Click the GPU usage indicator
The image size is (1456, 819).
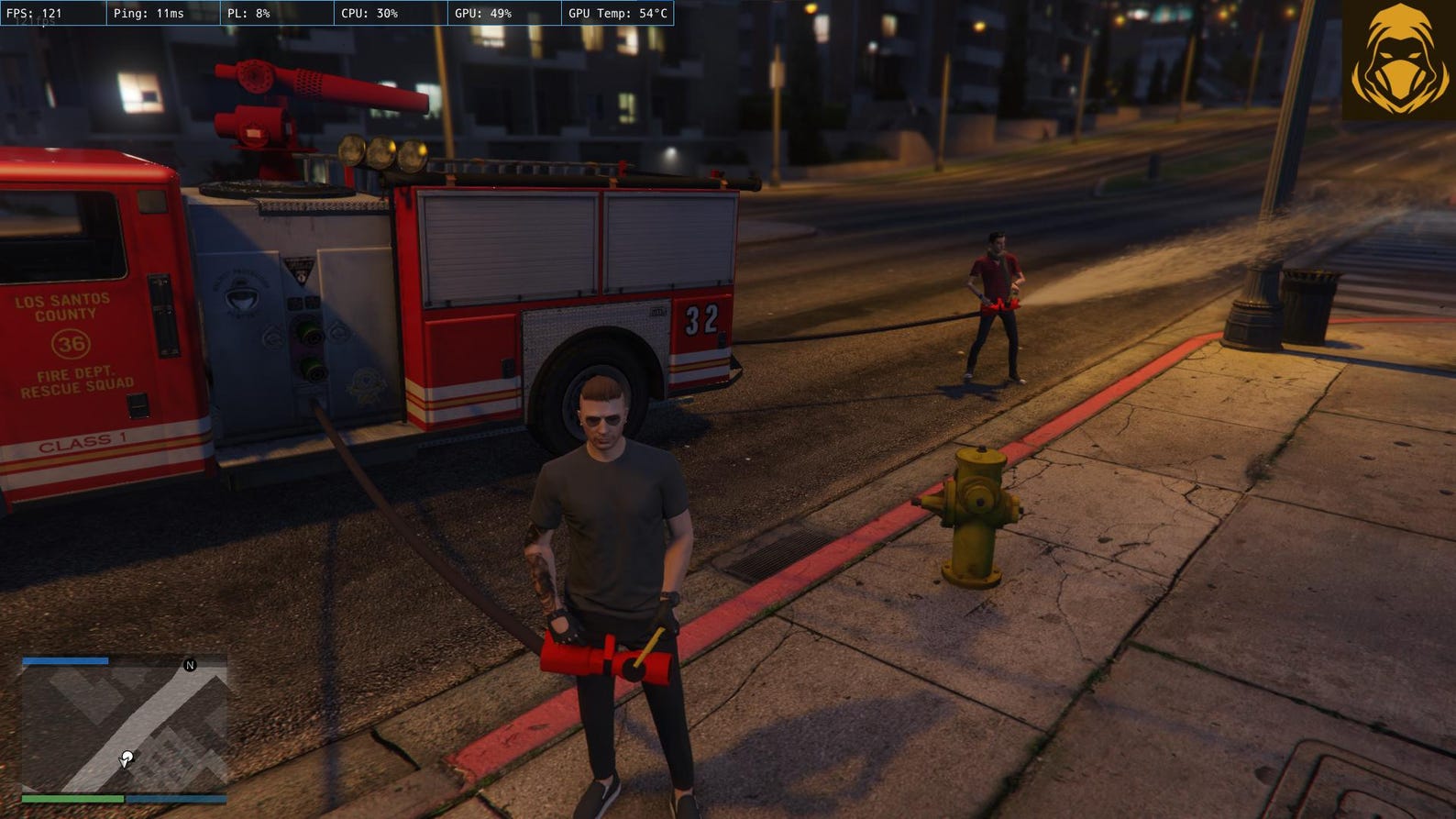pyautogui.click(x=486, y=13)
